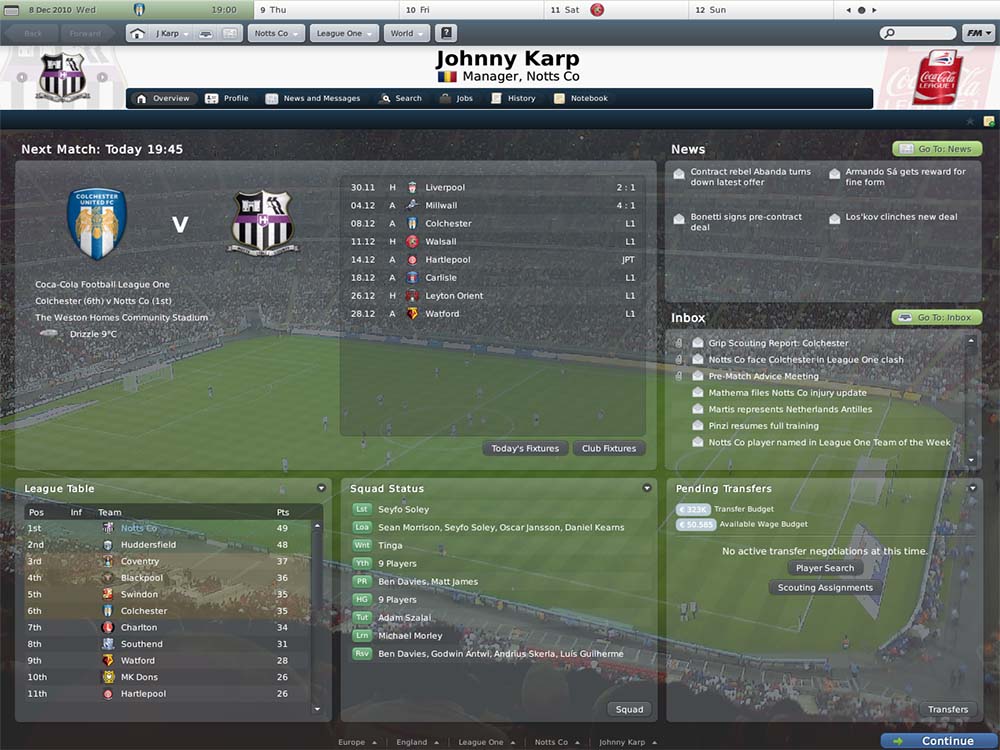Open Scouting Assignments
Screen dimensions: 1000x750
tap(825, 588)
